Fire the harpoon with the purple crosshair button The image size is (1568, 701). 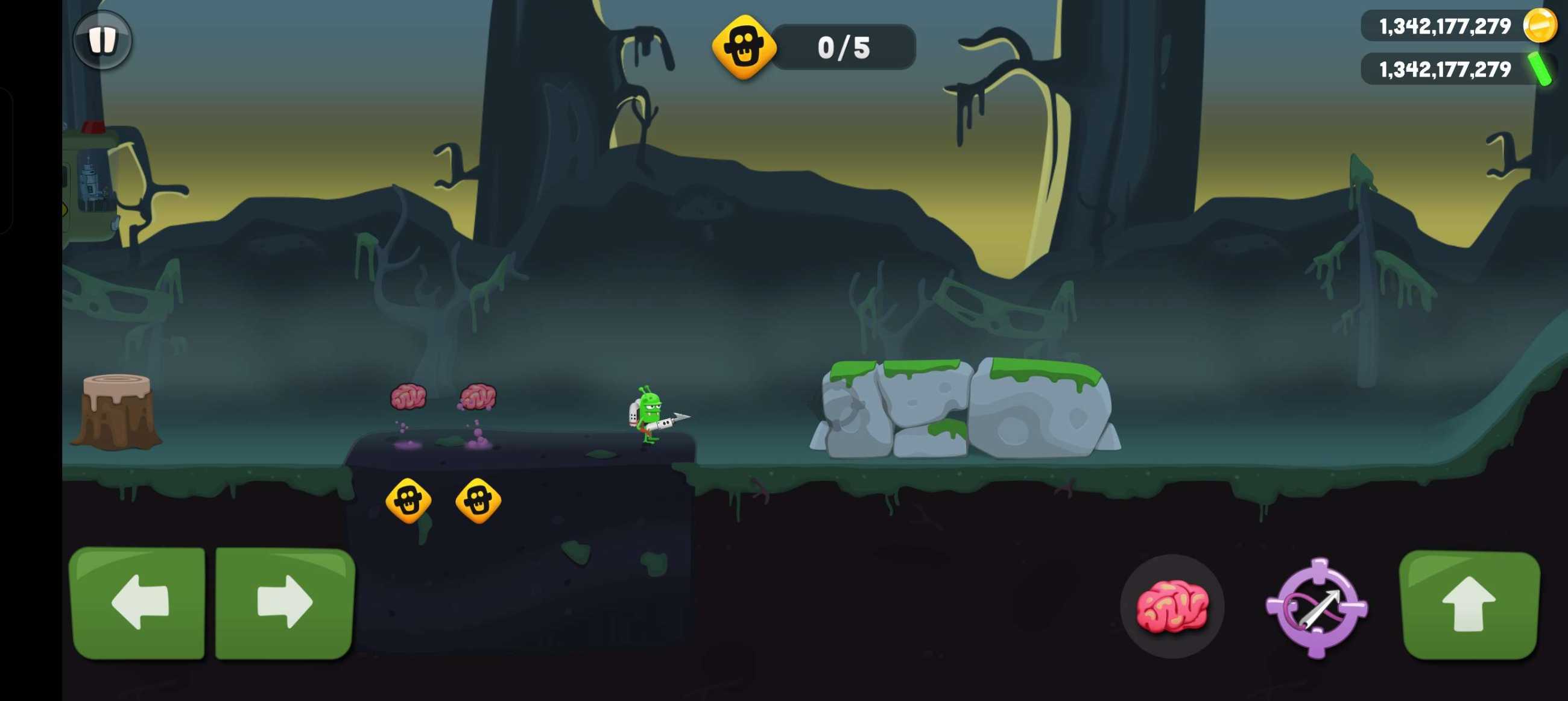1317,608
